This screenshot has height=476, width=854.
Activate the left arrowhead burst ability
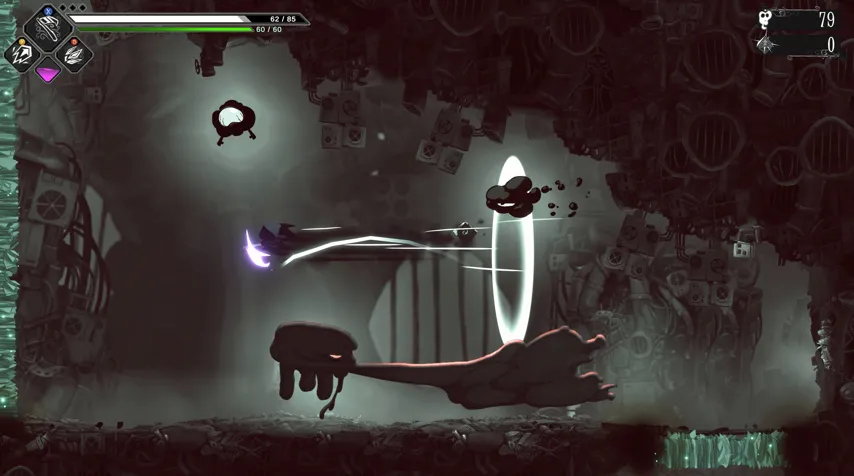pos(21,54)
